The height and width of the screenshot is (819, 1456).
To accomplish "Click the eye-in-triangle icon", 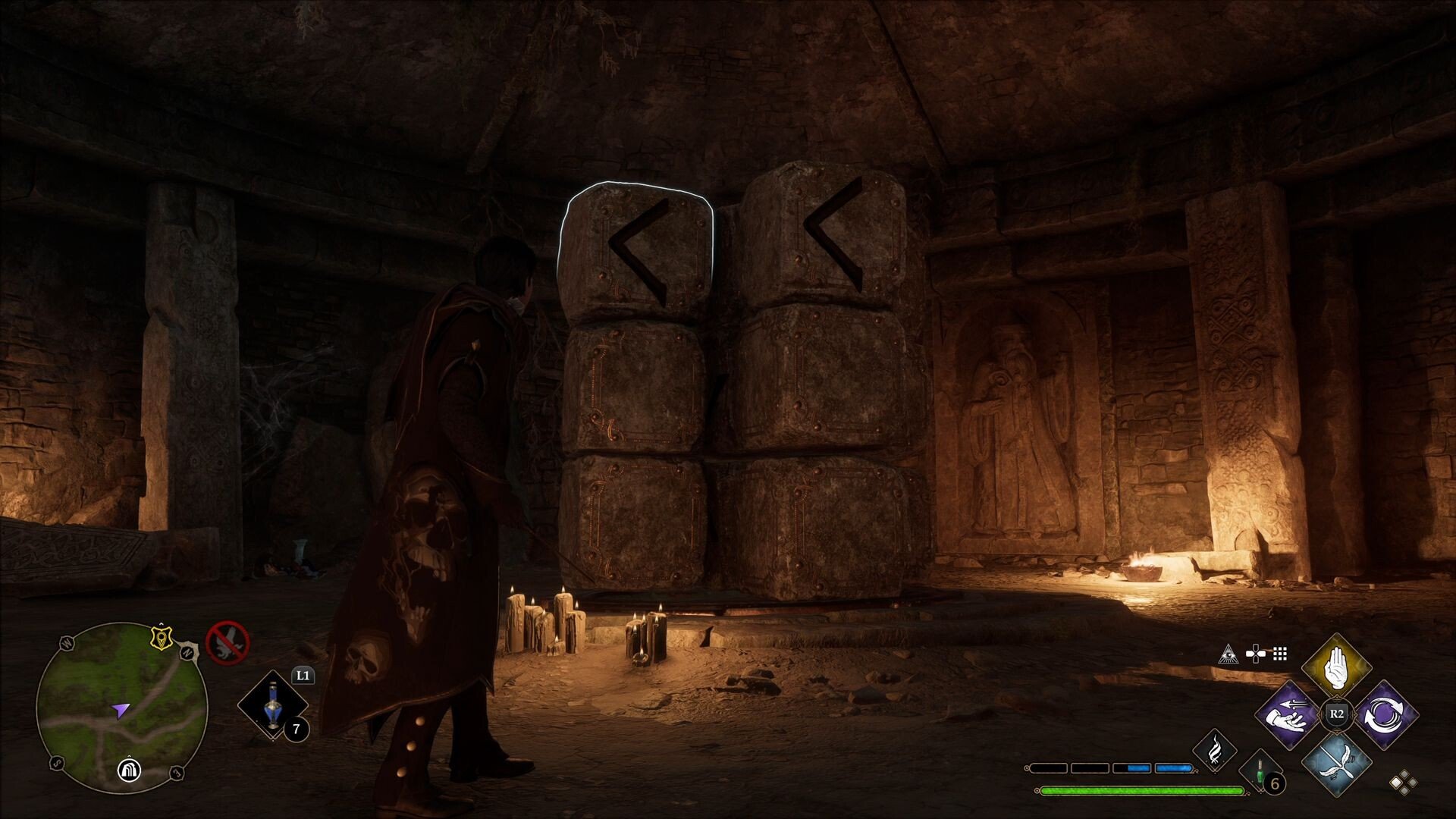I will (1228, 654).
